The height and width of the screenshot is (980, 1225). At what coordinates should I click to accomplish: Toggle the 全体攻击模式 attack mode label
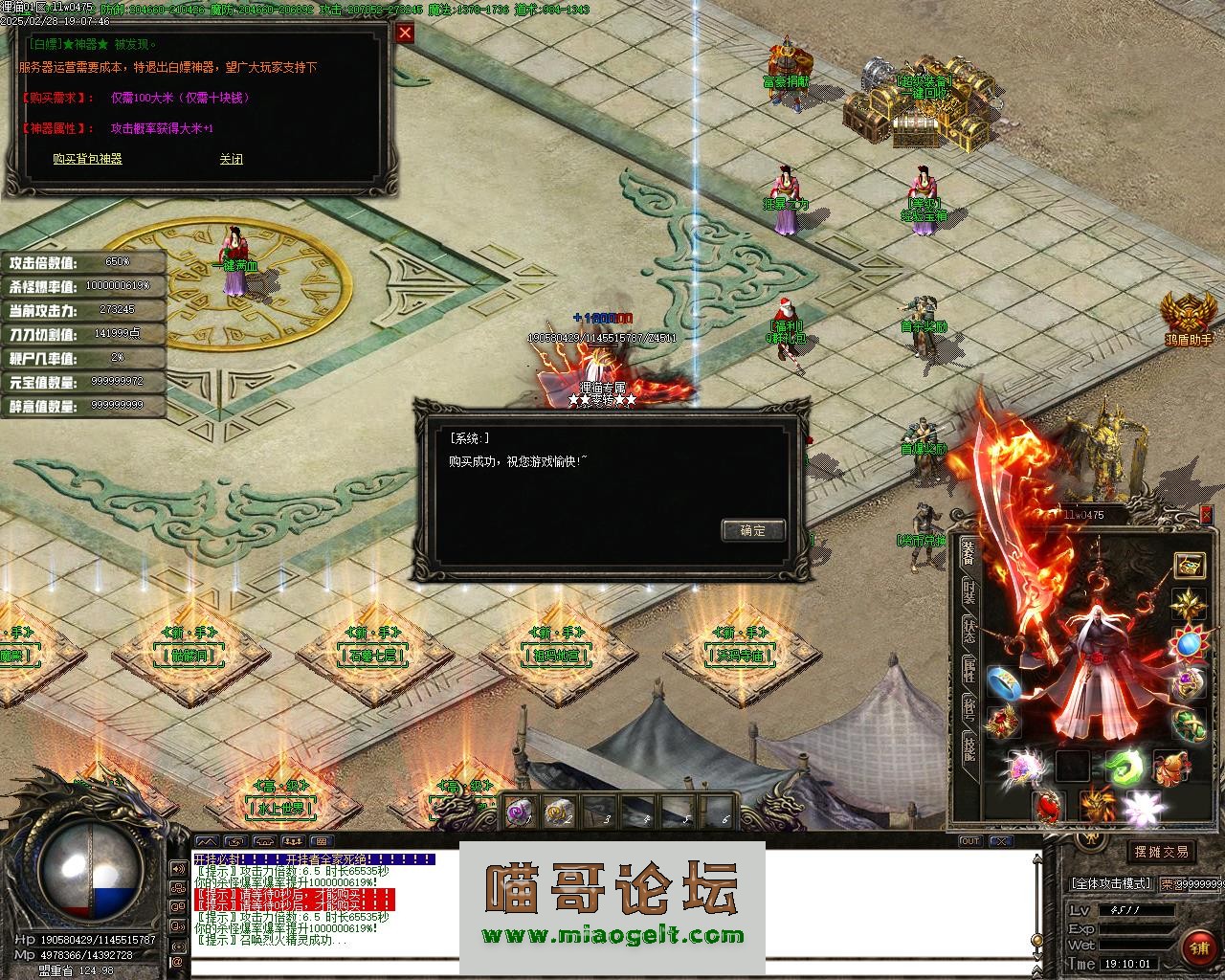click(x=1111, y=883)
